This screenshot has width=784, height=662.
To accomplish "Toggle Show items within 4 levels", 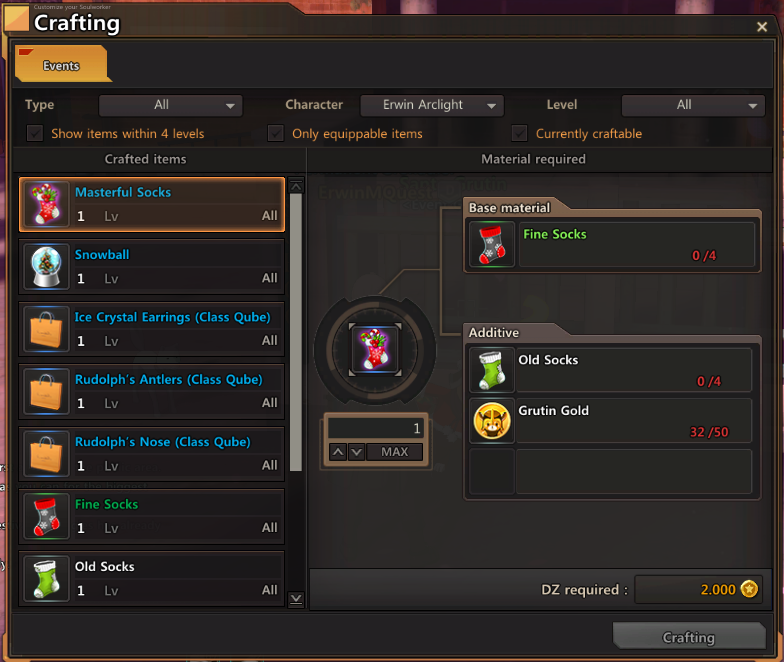I will click(x=36, y=134).
